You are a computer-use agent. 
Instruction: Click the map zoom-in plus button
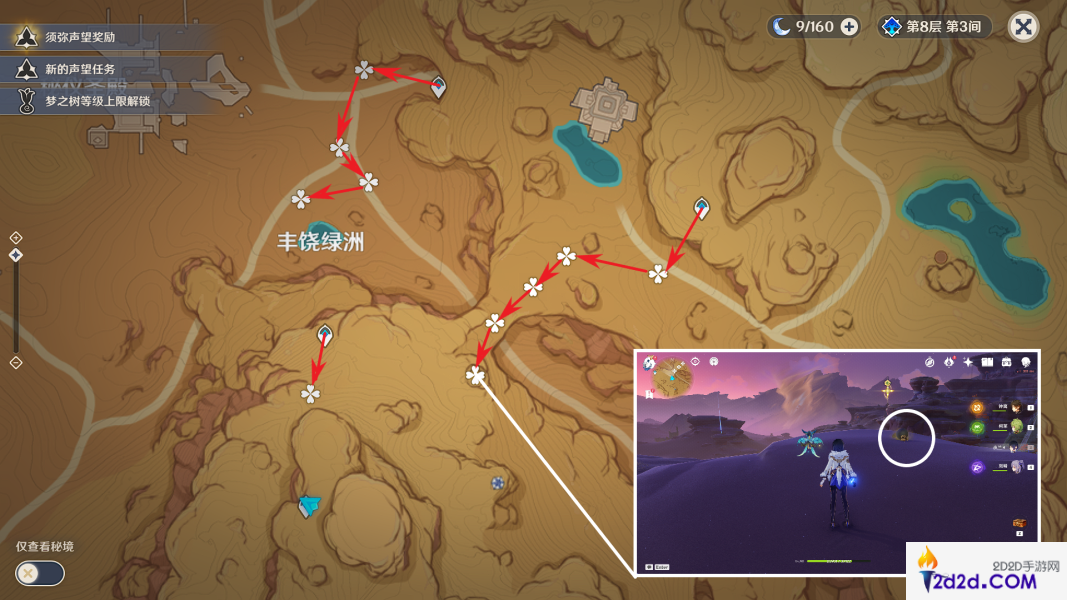click(x=16, y=237)
